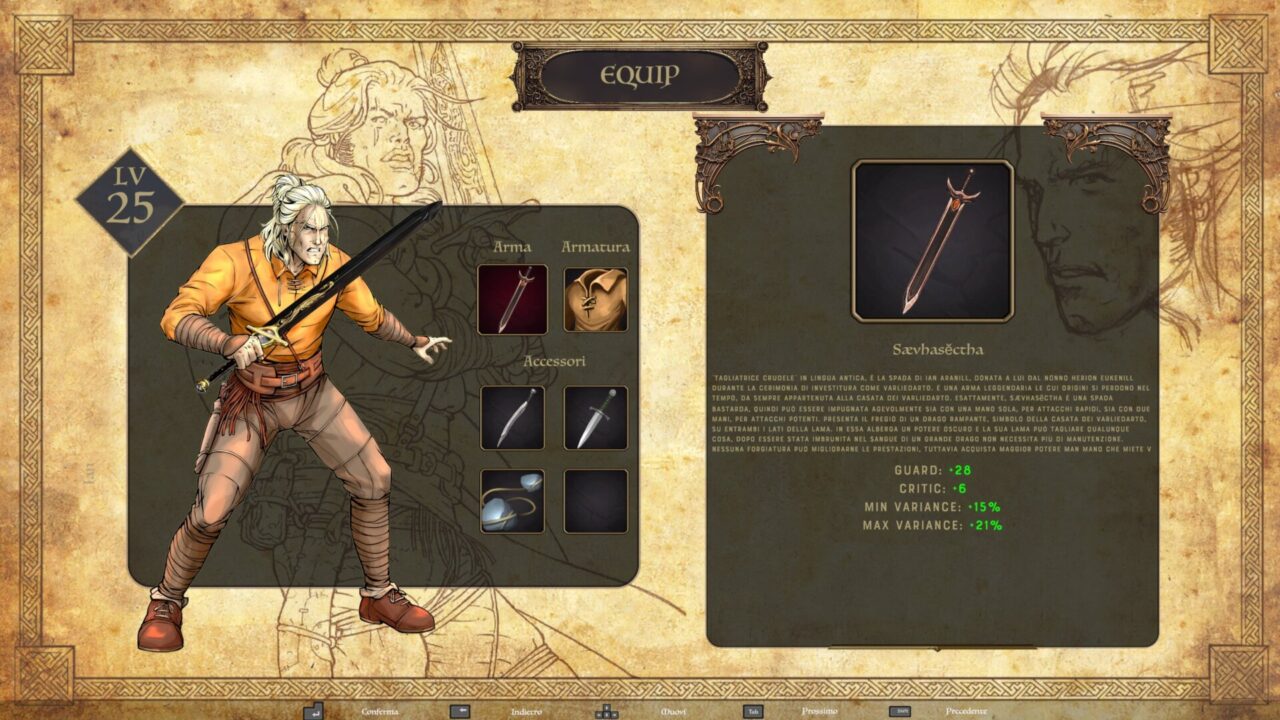Select the Armatura shirt slot
The image size is (1280, 720).
click(x=596, y=299)
